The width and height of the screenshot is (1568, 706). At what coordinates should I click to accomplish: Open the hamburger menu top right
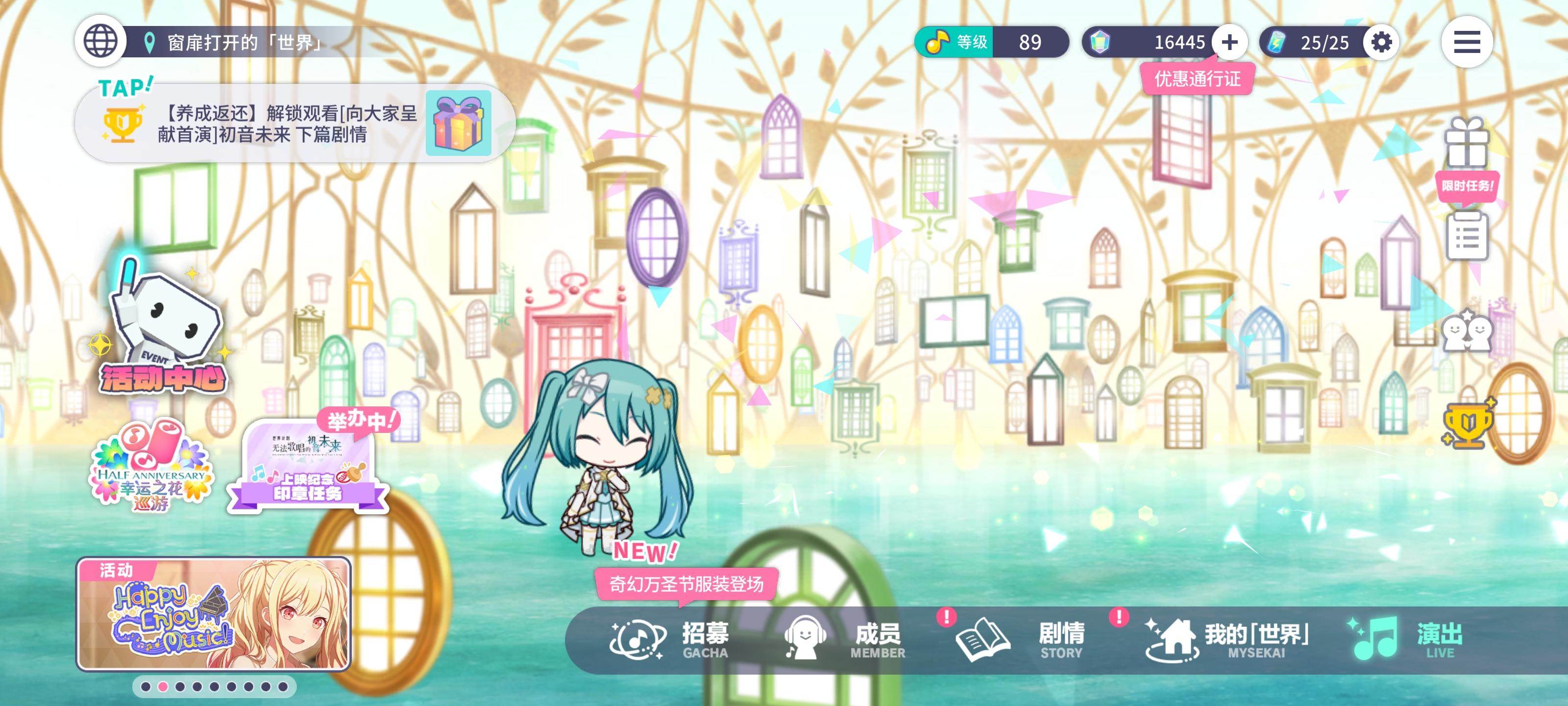1467,43
